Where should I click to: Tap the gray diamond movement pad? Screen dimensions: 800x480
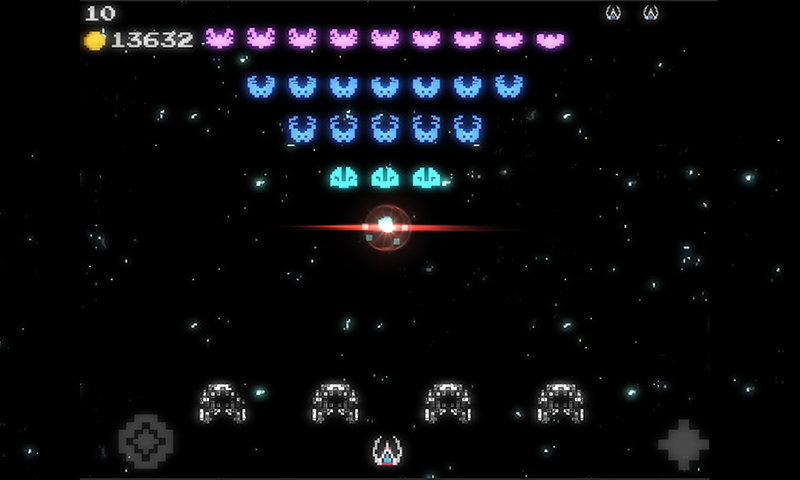pos(146,441)
